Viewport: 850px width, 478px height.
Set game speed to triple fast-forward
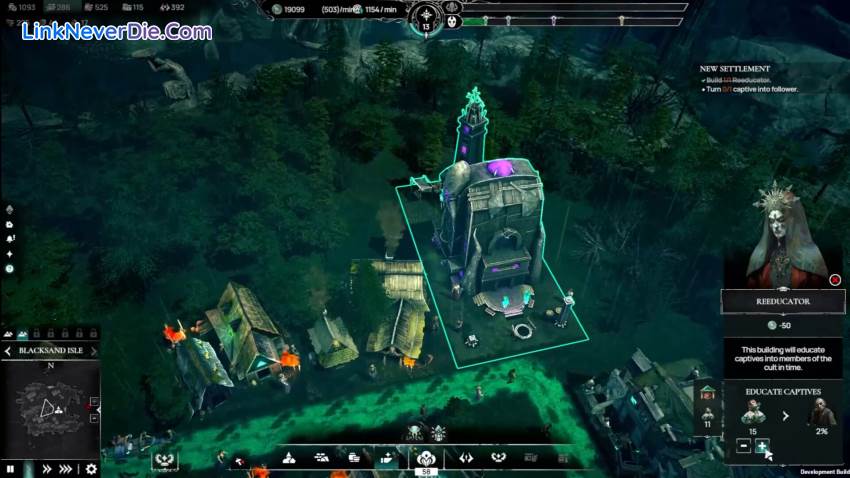pyautogui.click(x=67, y=468)
